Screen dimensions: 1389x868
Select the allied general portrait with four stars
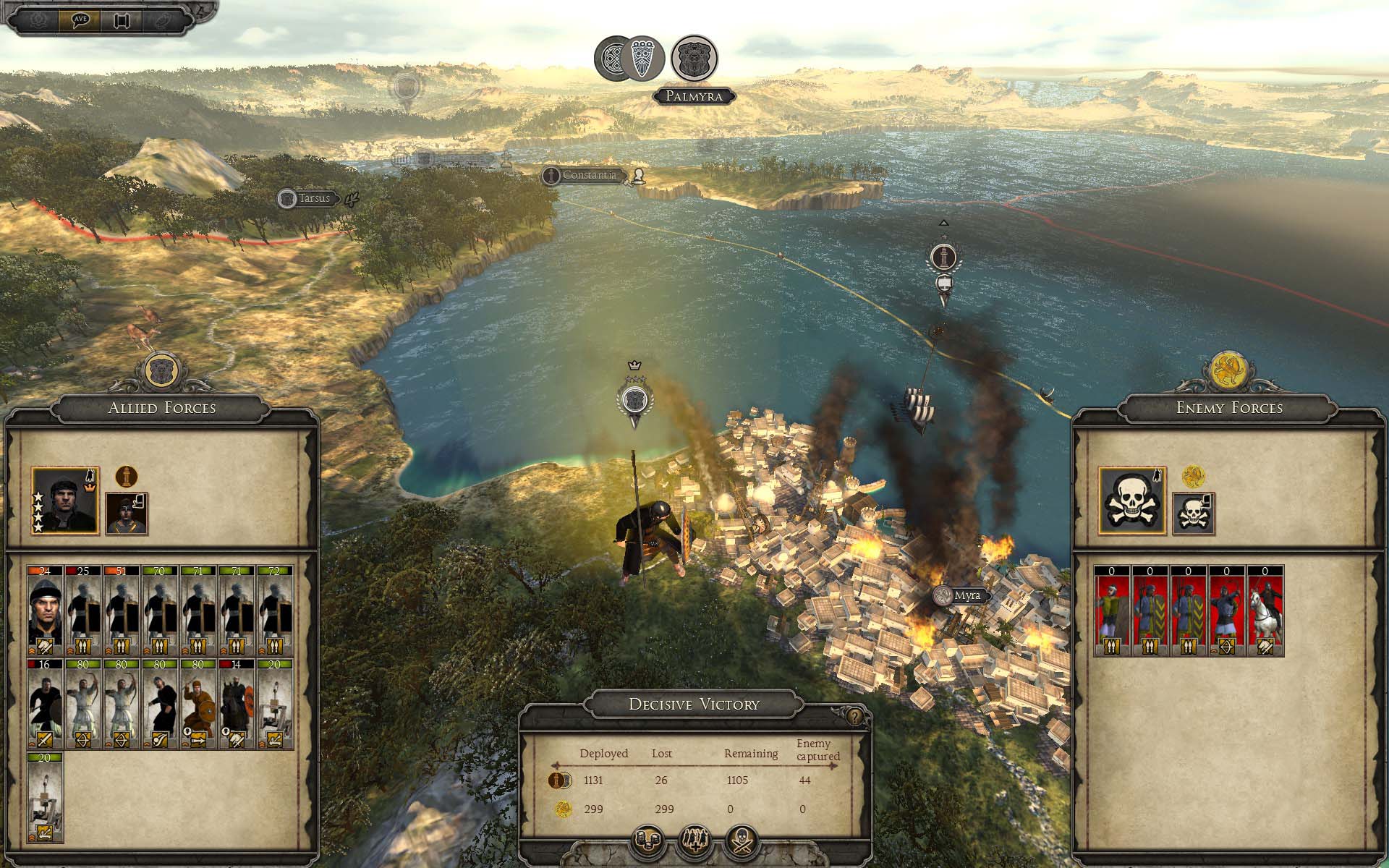point(65,501)
